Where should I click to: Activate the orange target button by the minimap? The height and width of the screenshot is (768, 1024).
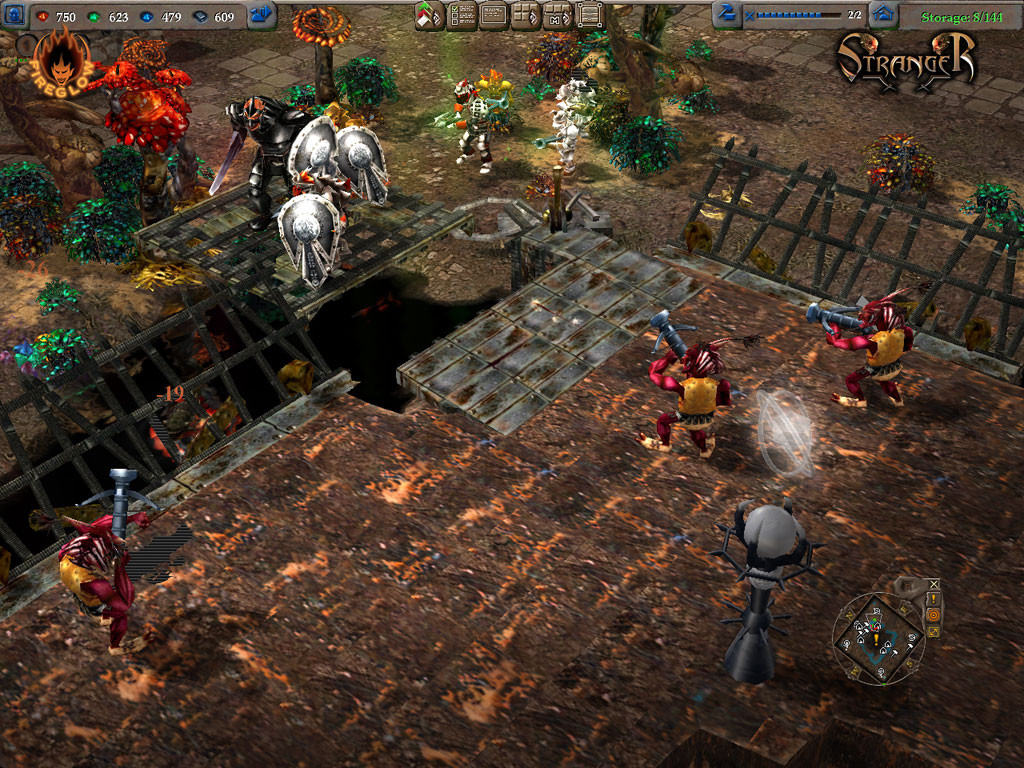(x=934, y=615)
